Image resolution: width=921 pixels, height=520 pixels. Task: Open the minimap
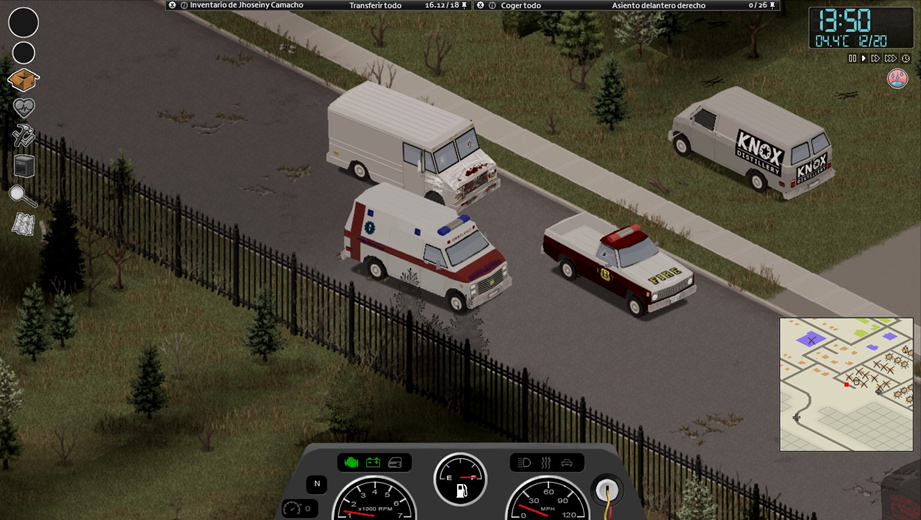tap(846, 384)
